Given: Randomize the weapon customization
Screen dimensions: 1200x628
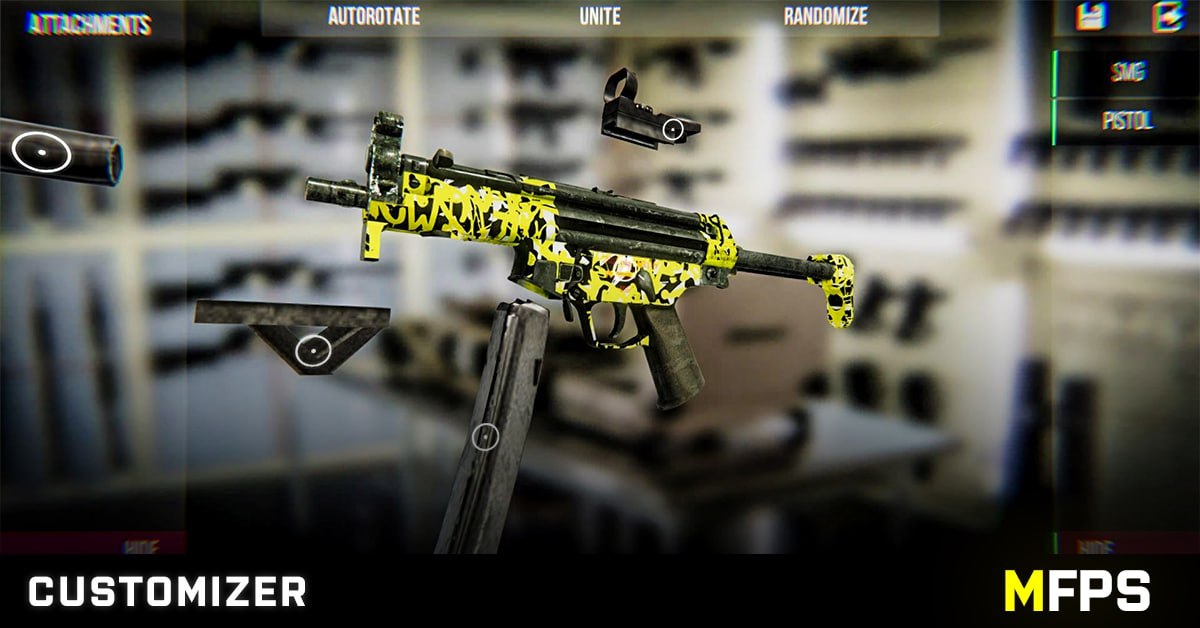Looking at the screenshot, I should click(x=825, y=17).
